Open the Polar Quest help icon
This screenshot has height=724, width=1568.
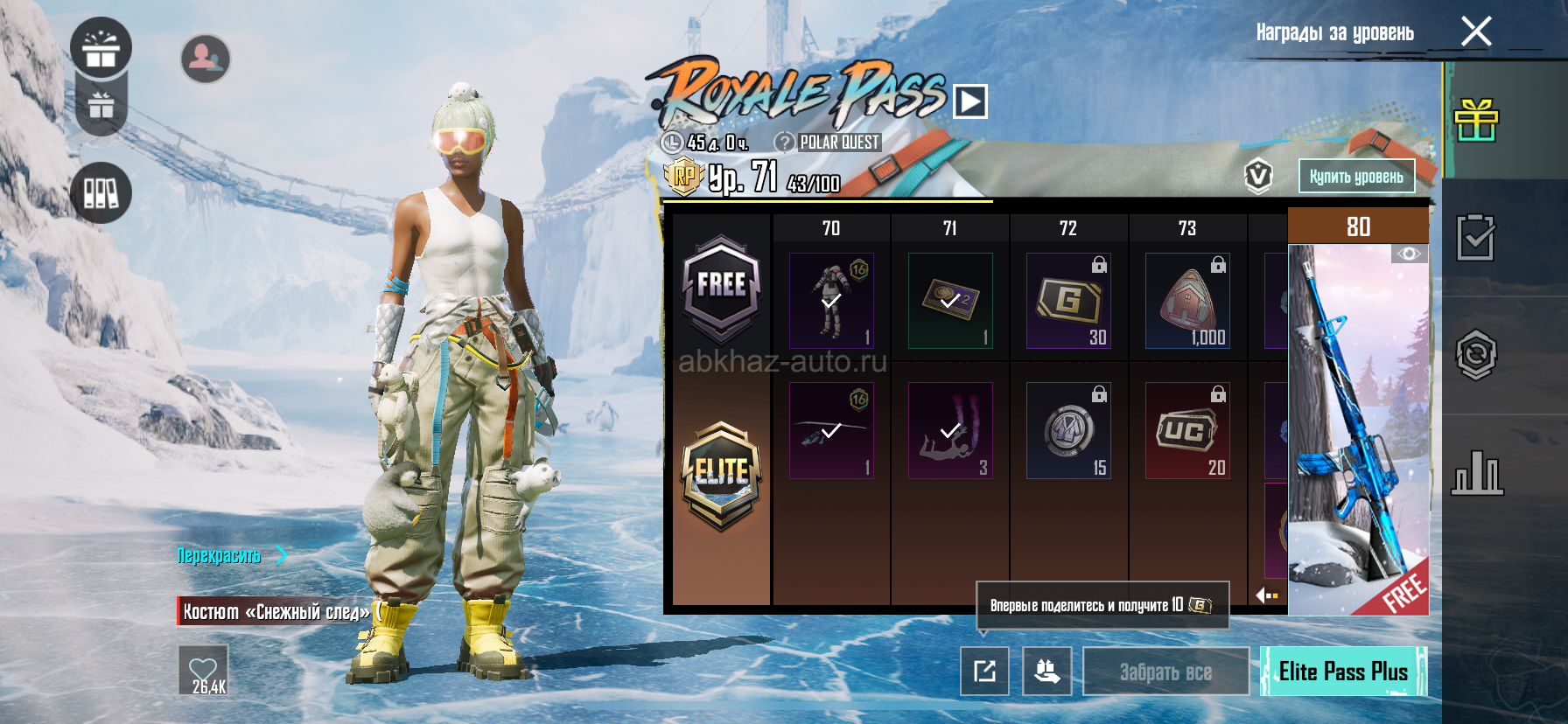785,142
